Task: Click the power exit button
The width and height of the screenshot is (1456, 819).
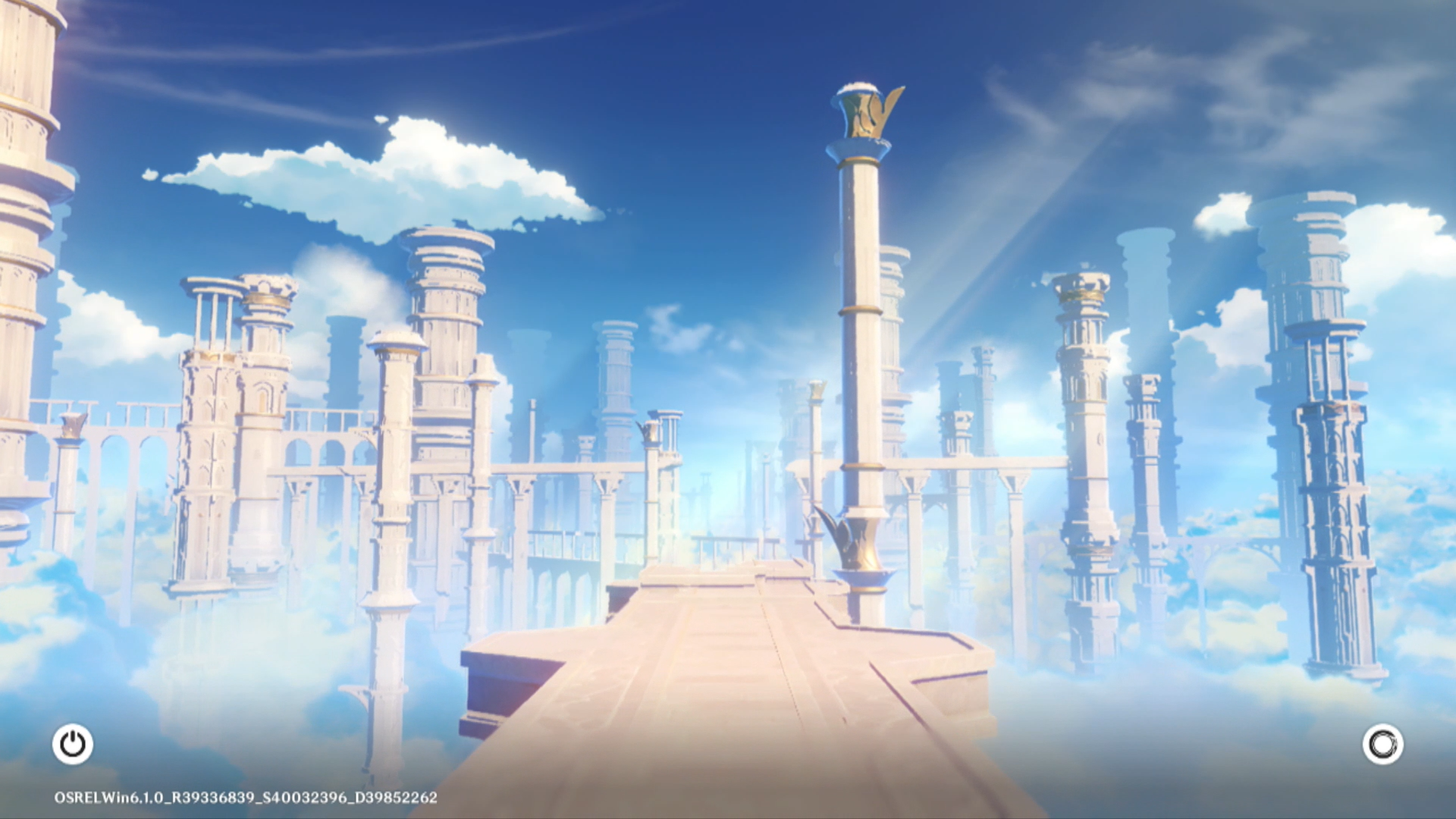Action: point(73,744)
